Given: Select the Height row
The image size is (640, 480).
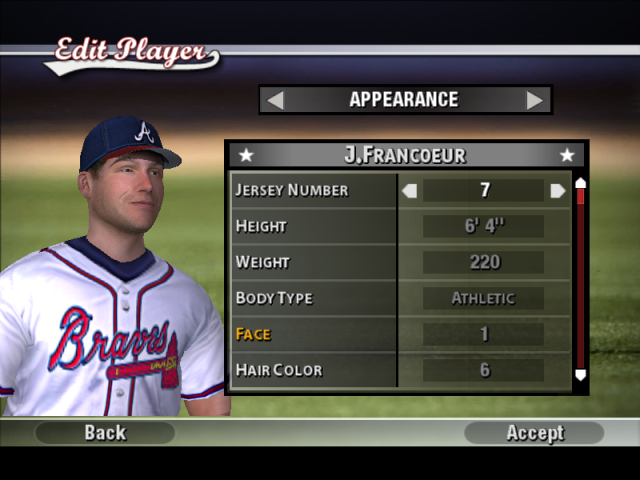Looking at the screenshot, I should 314,226.
